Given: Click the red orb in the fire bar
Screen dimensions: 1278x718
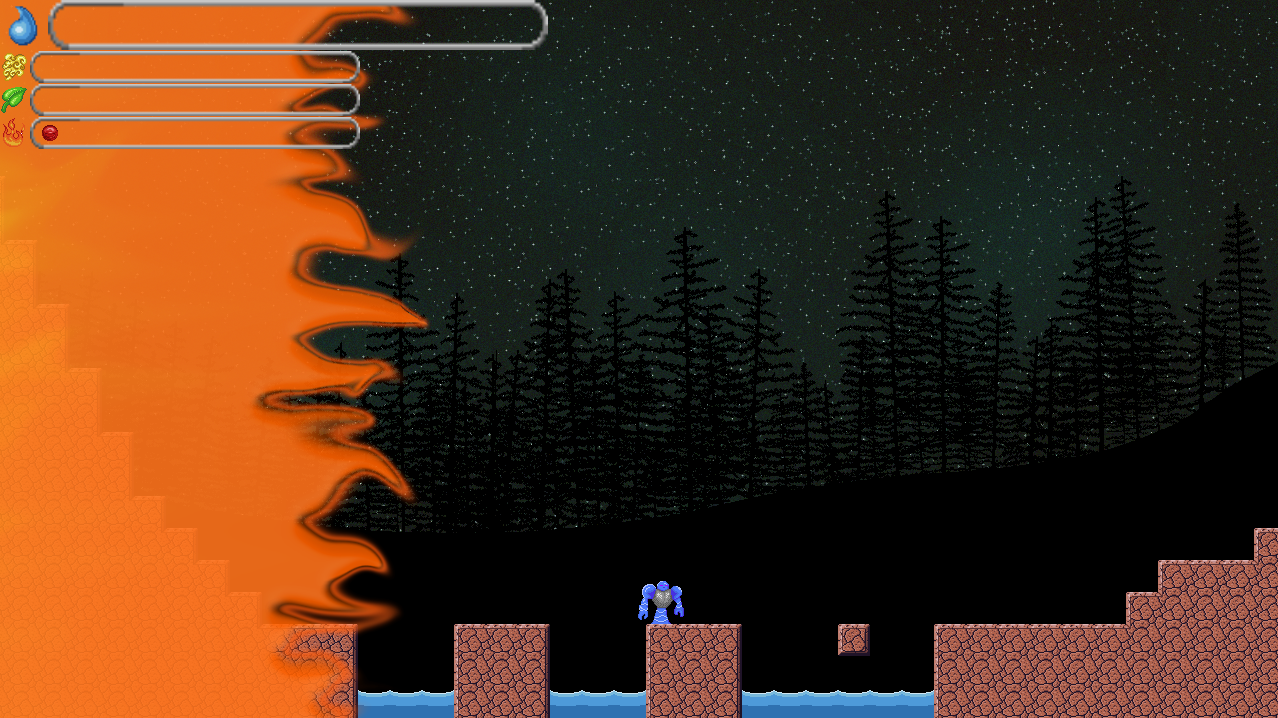Looking at the screenshot, I should [49, 132].
